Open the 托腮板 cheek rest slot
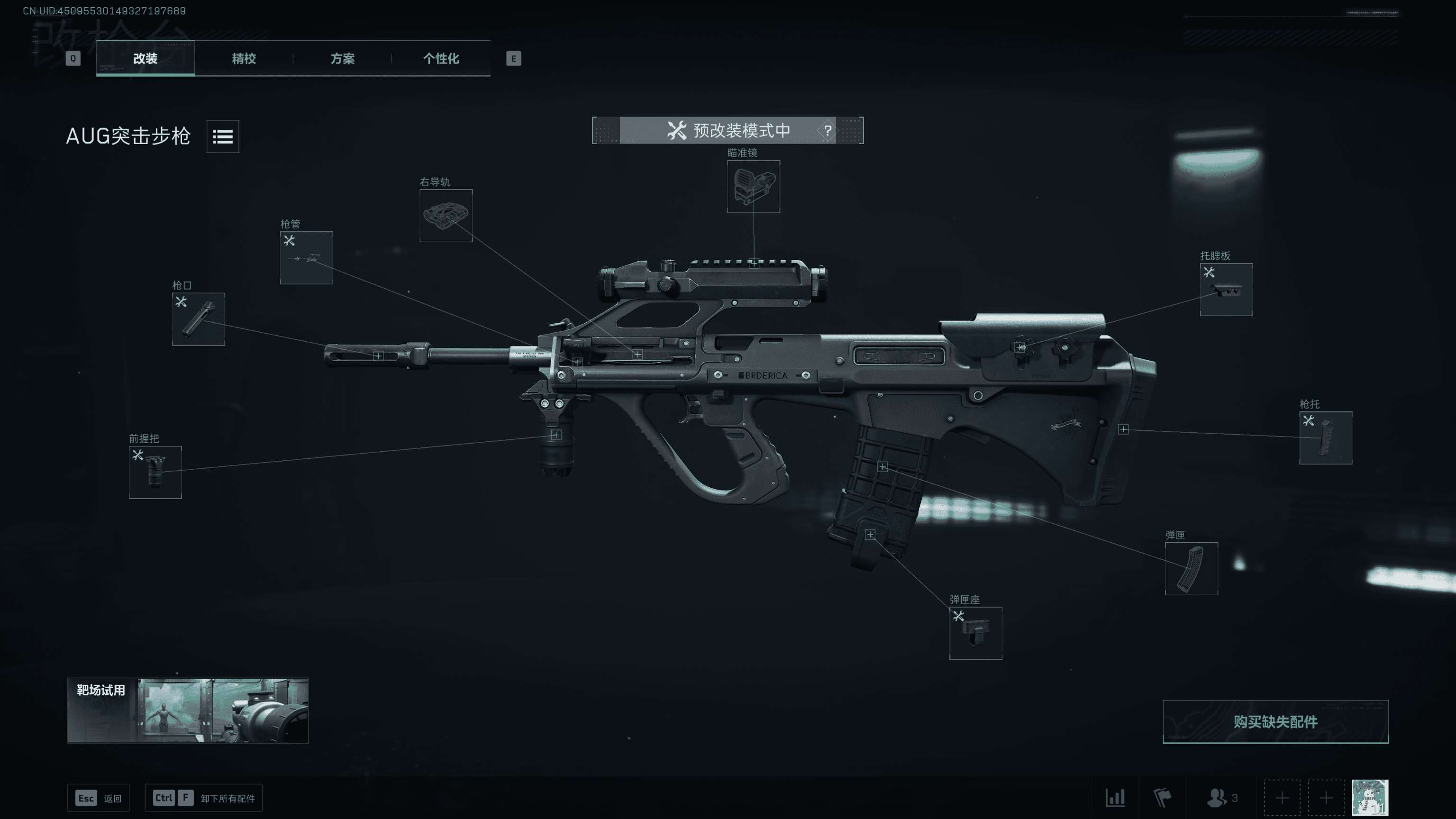Screen dimensions: 1456x819 coord(1226,290)
